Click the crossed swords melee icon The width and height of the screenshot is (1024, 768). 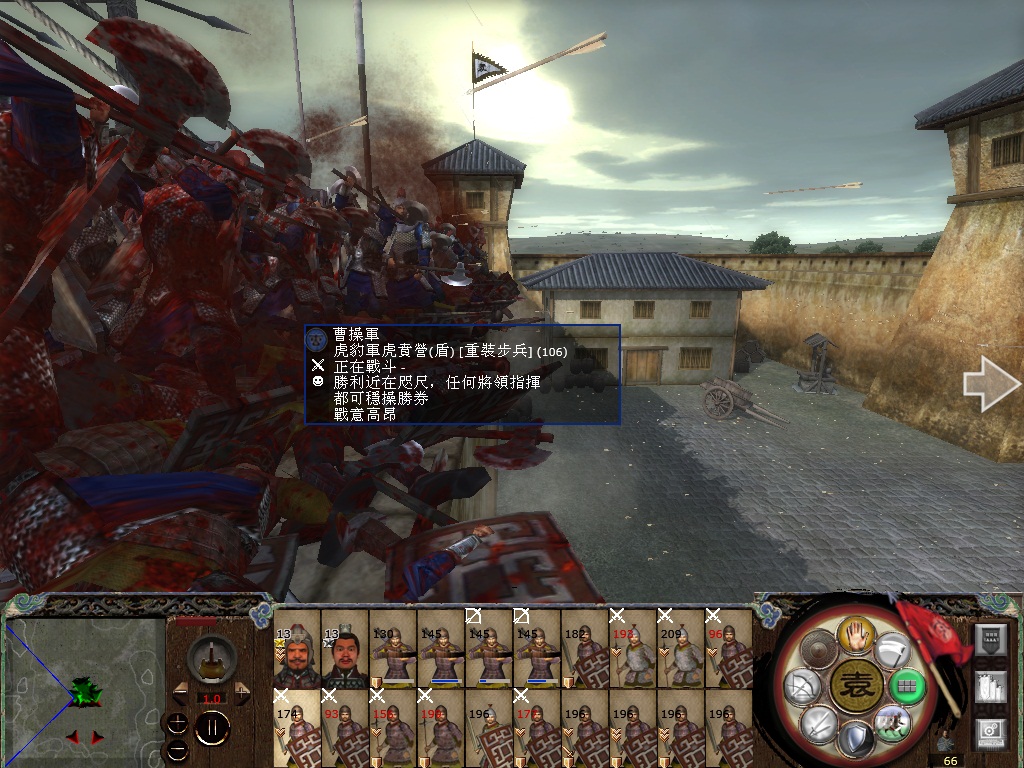click(x=818, y=722)
